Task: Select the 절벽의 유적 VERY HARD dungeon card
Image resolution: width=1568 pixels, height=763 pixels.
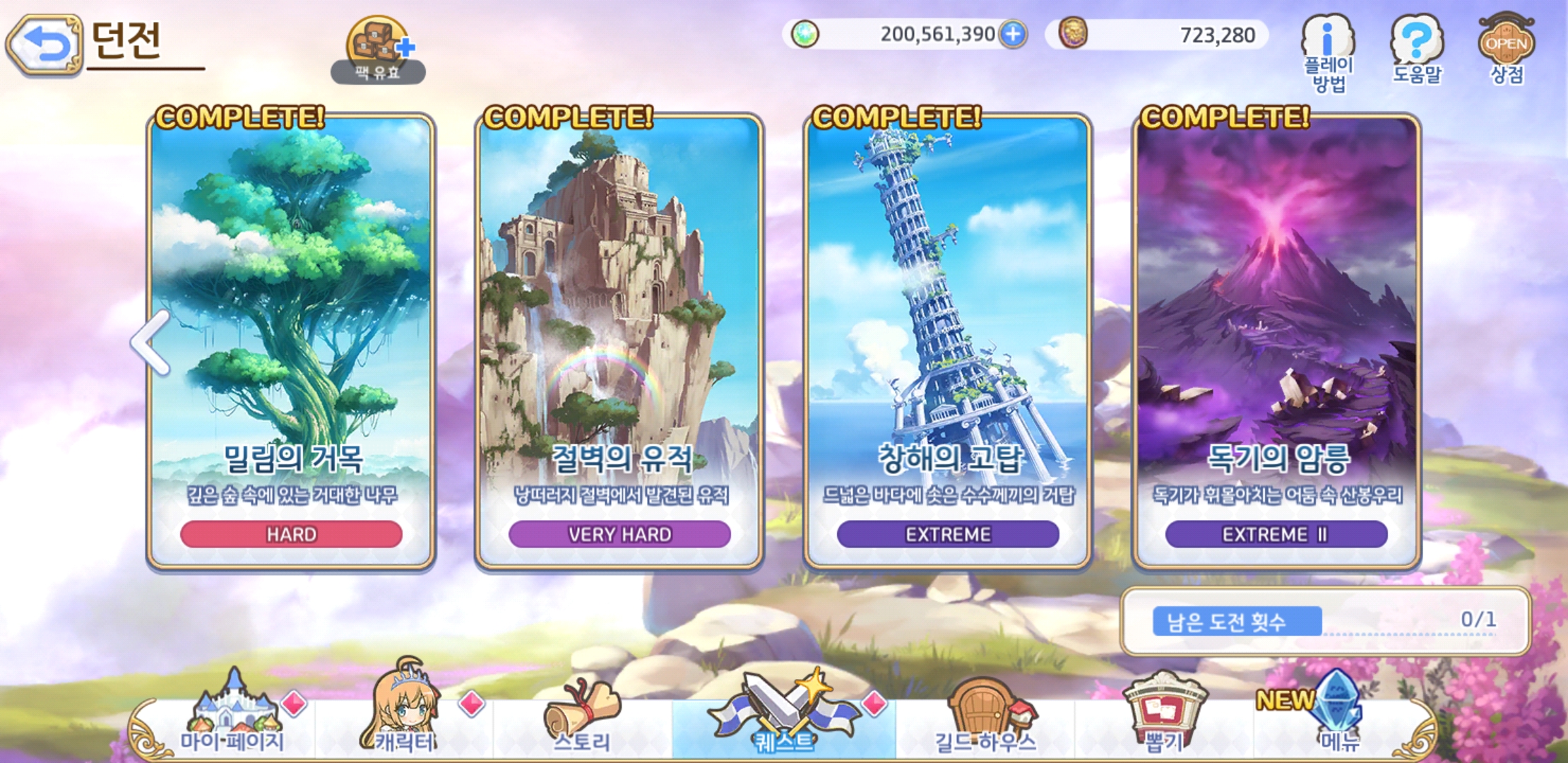Action: 619,341
